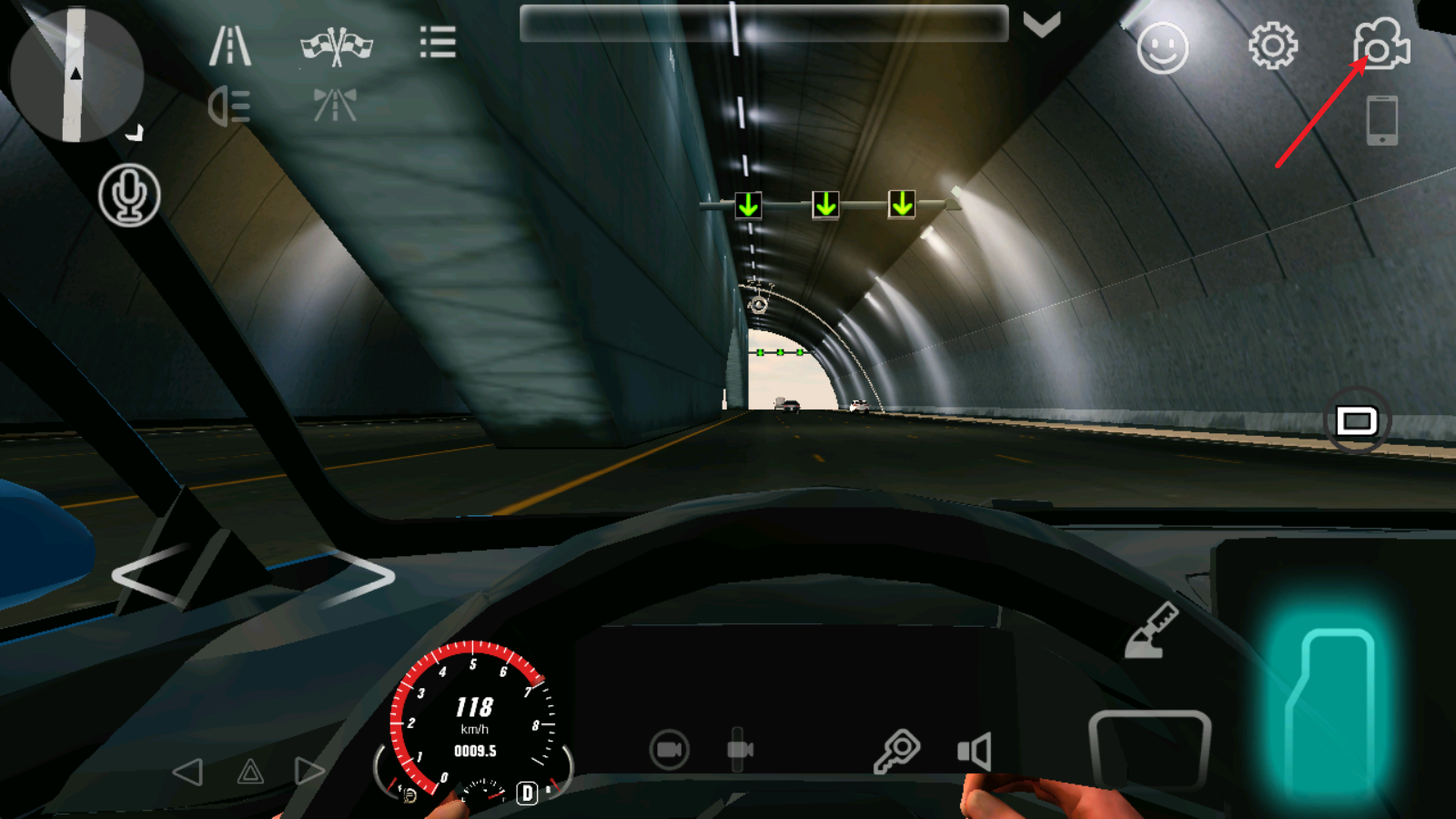Toggle the headlights icon

(229, 106)
